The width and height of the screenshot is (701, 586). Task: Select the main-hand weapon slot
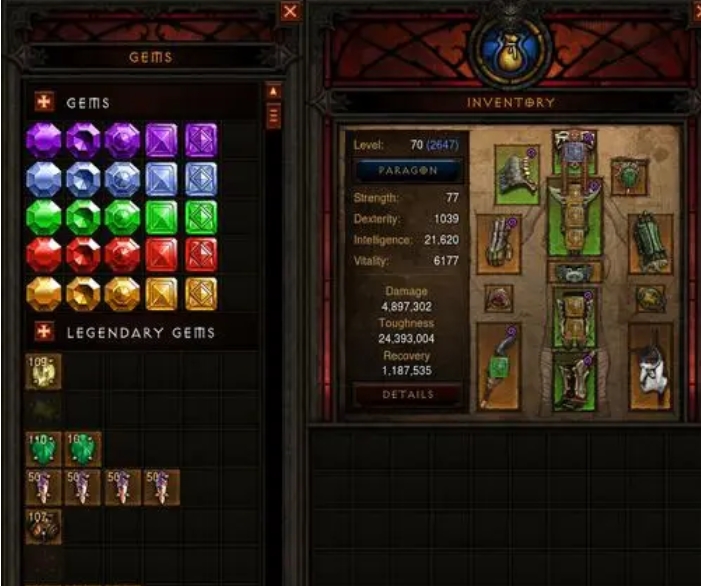(500, 366)
